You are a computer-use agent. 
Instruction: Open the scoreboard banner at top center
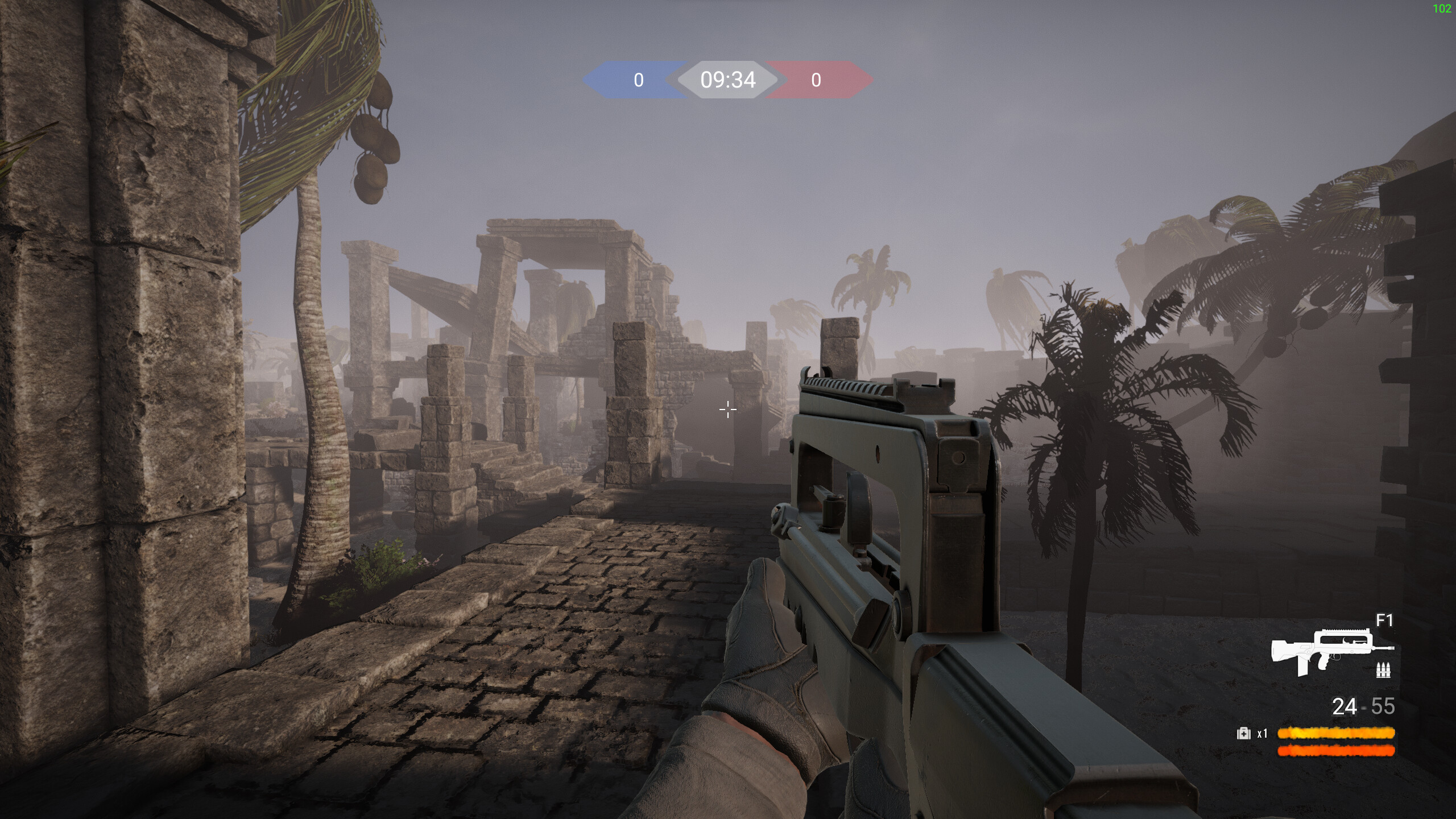[x=728, y=81]
